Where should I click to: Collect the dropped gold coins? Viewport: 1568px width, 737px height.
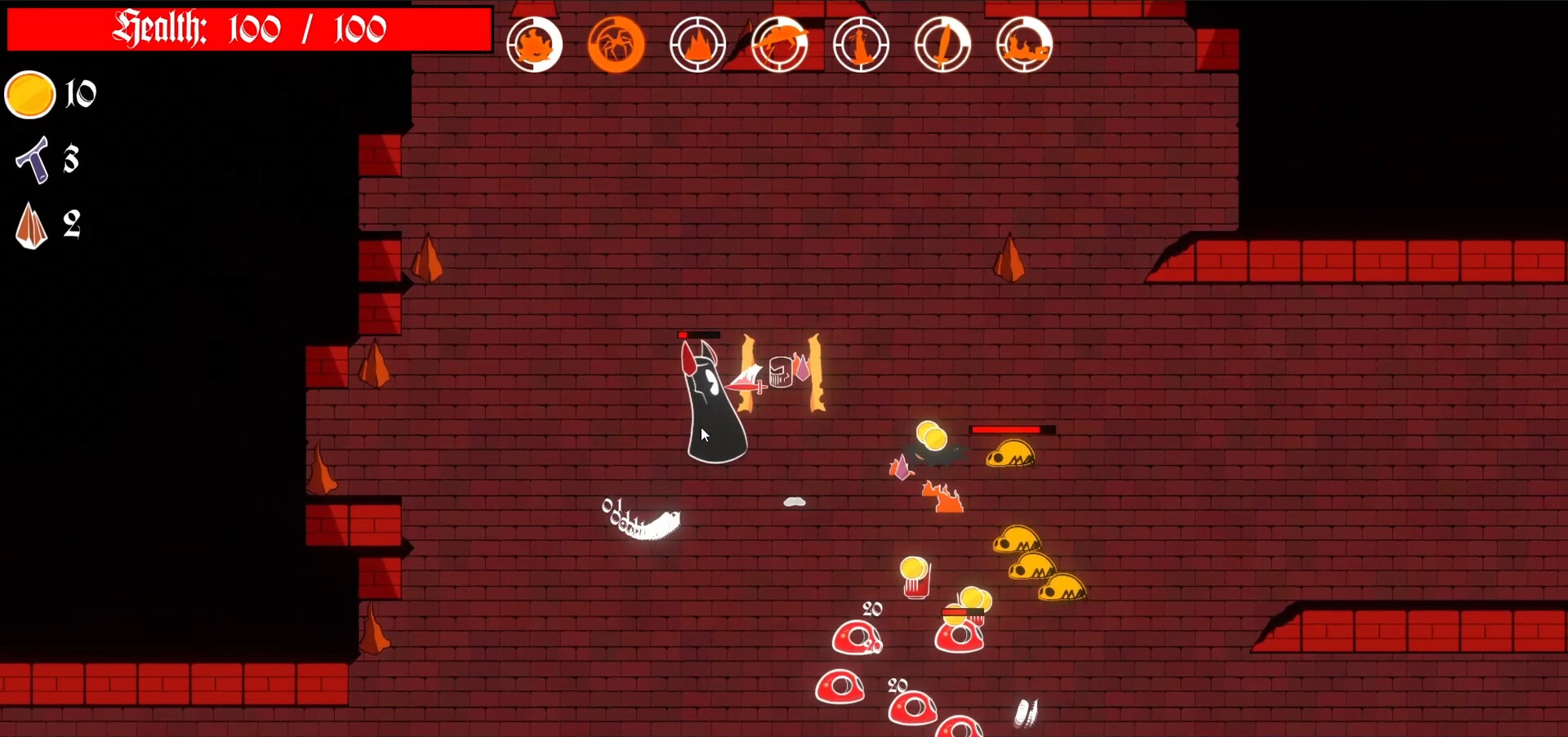(x=931, y=437)
